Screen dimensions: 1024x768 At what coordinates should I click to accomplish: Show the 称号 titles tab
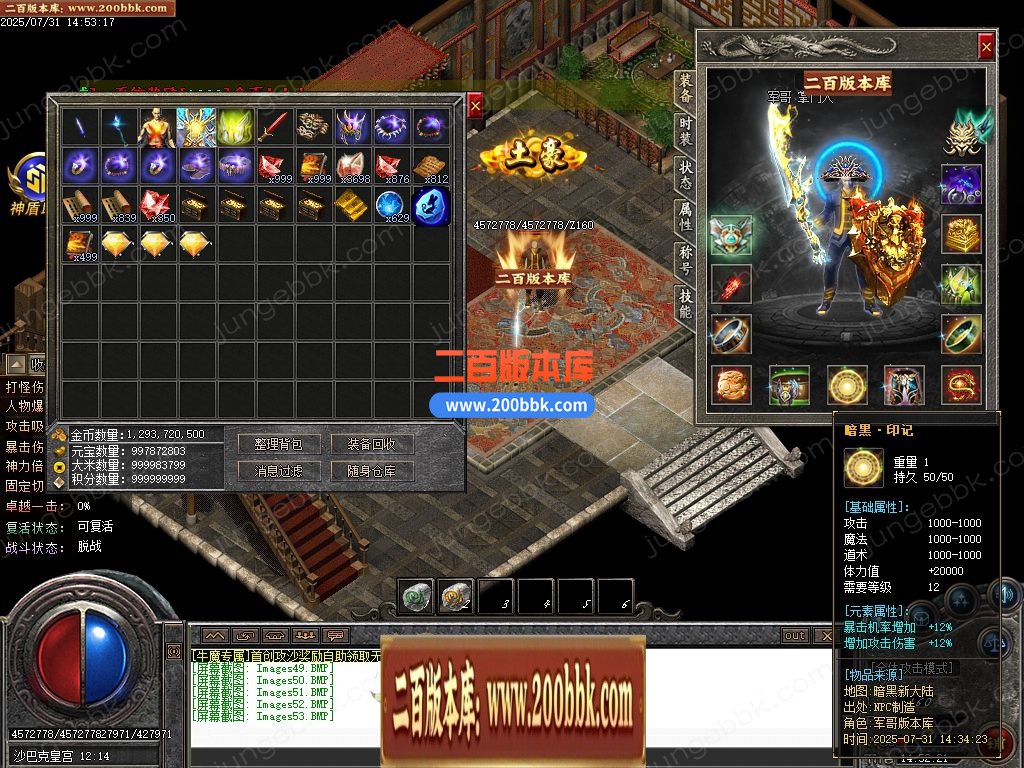[x=685, y=257]
